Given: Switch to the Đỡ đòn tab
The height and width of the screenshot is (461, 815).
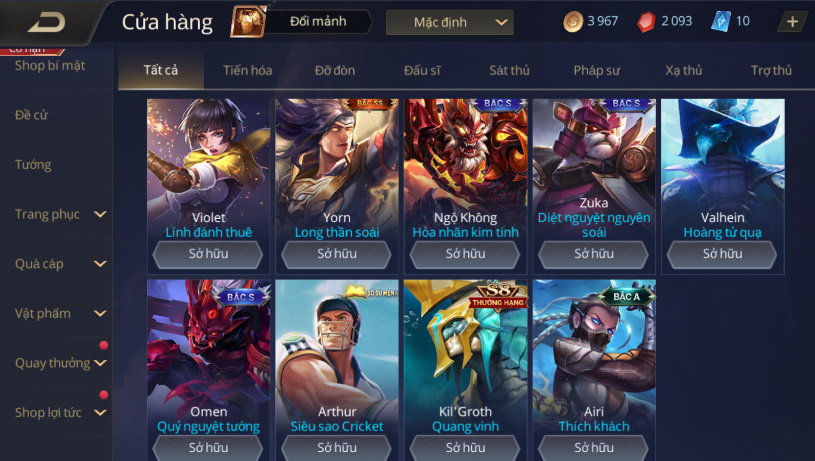Looking at the screenshot, I should [335, 70].
